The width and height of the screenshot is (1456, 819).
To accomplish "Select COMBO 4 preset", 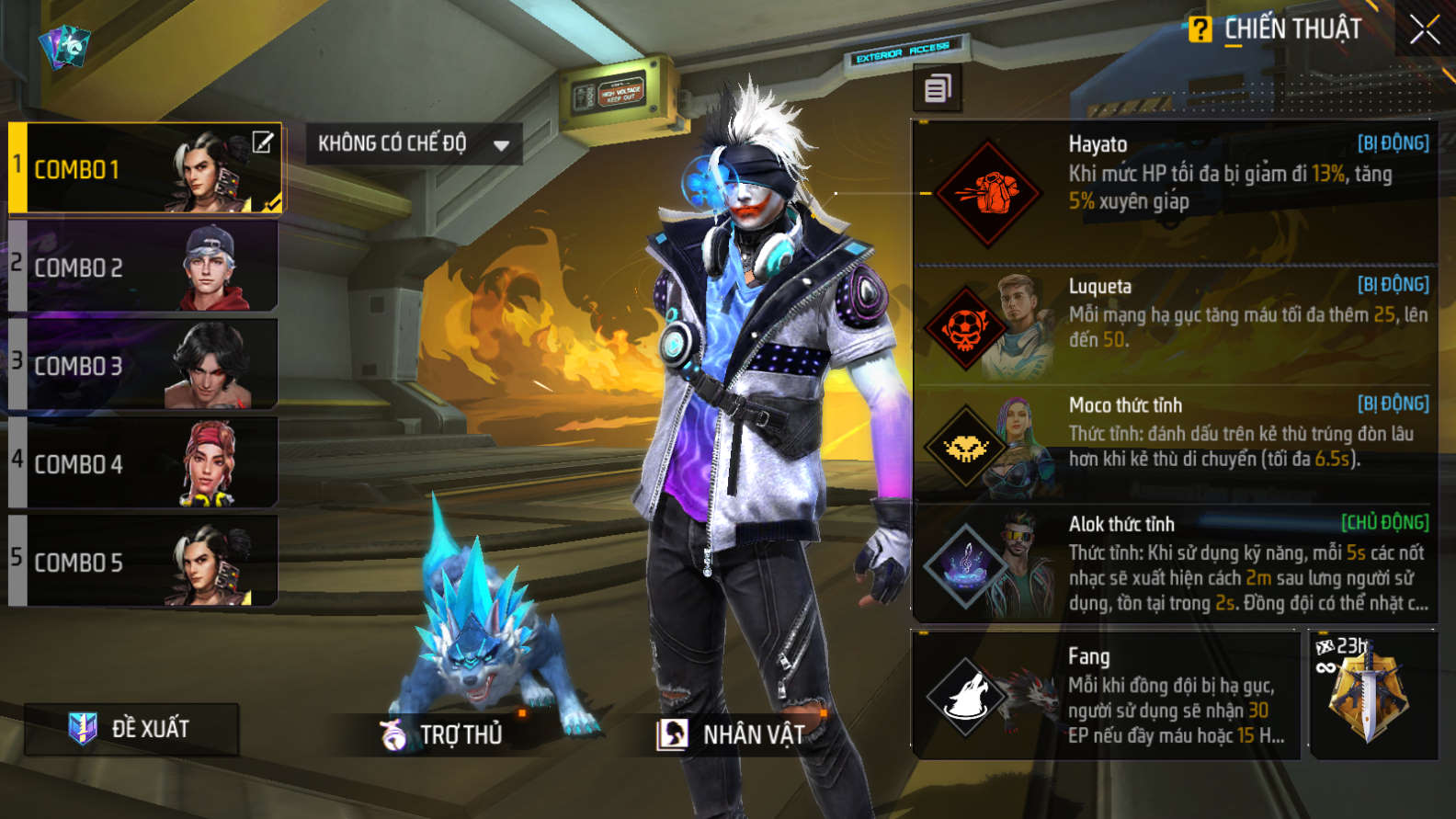I will click(142, 463).
